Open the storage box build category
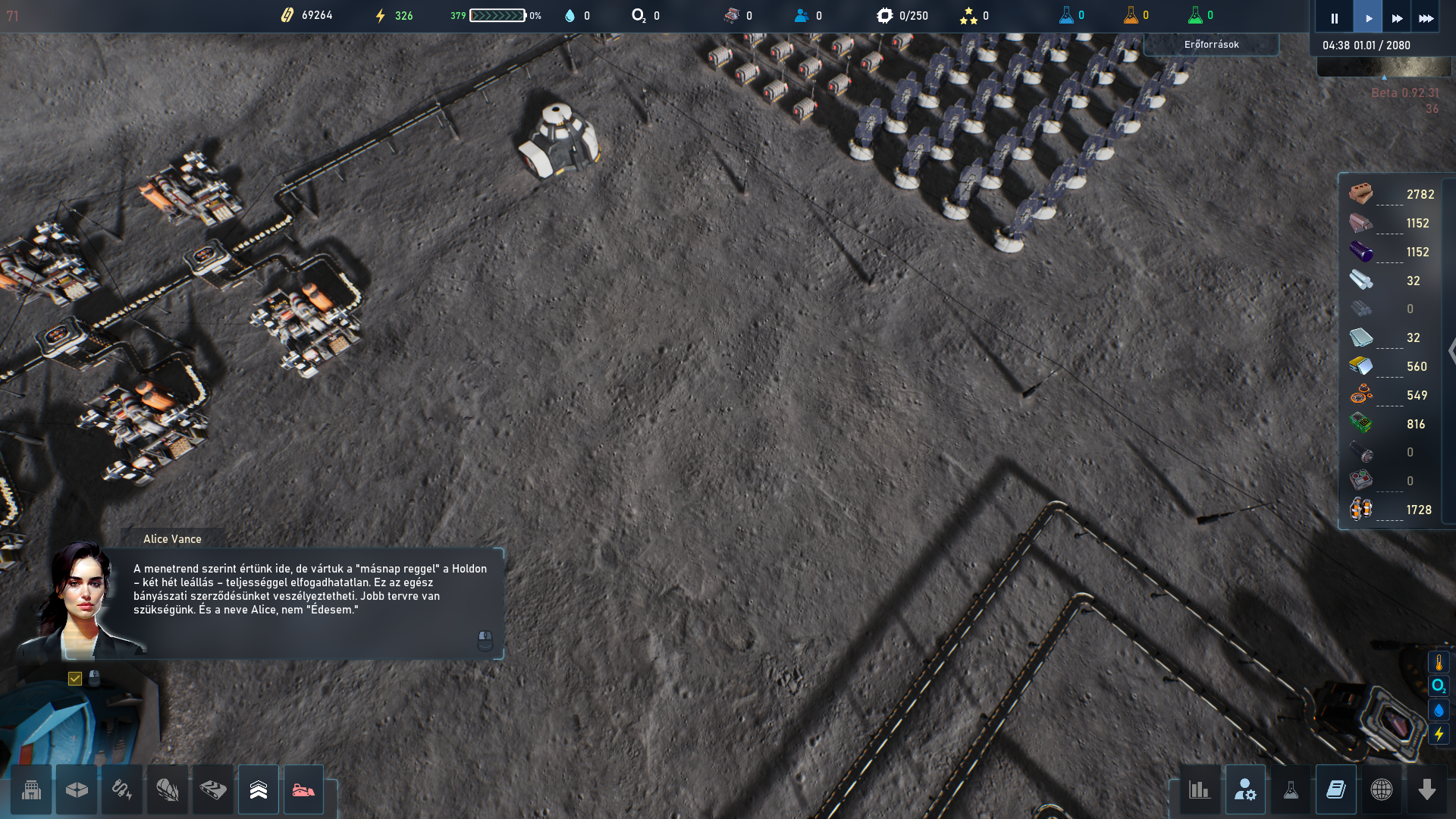1456x819 pixels. pos(77,790)
